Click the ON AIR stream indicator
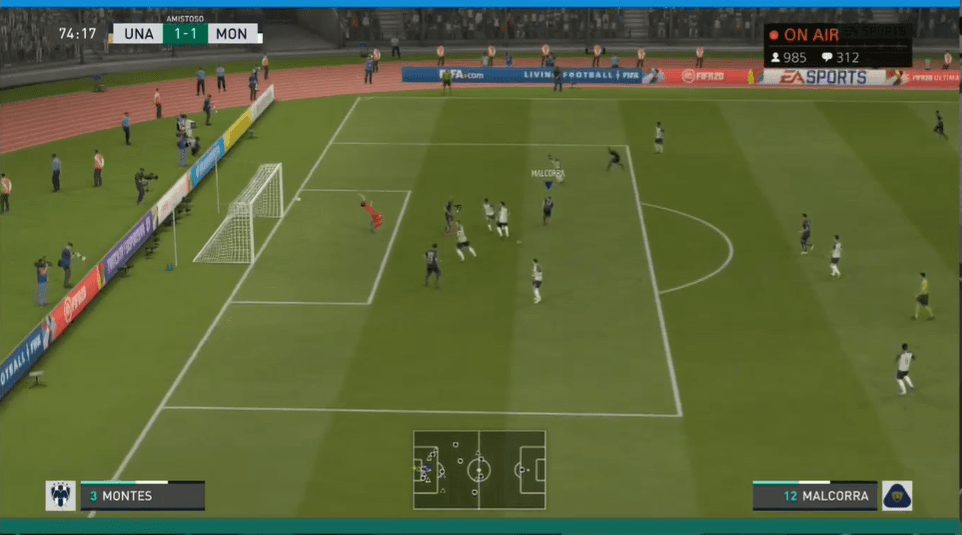The width and height of the screenshot is (962, 535). 805,35
